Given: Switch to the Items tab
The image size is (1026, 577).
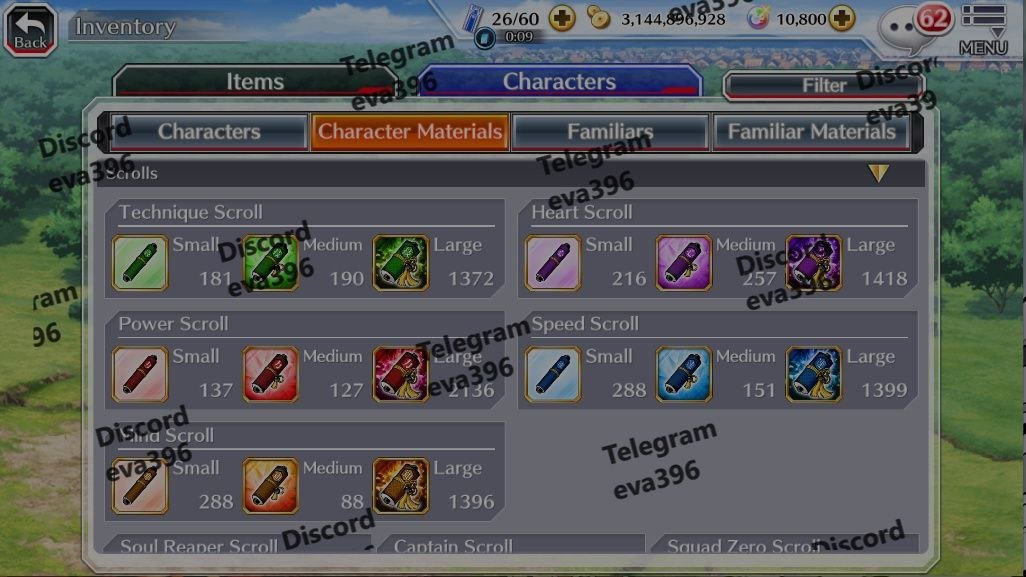Looking at the screenshot, I should pos(254,82).
